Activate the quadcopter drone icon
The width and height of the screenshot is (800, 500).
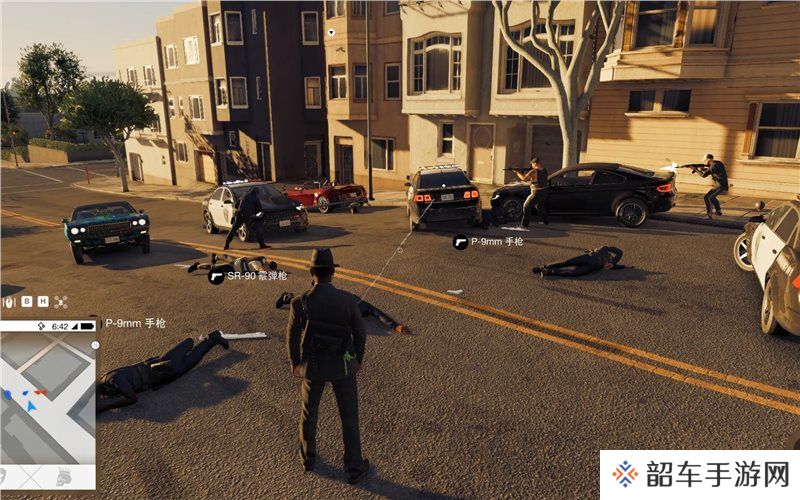tap(60, 301)
